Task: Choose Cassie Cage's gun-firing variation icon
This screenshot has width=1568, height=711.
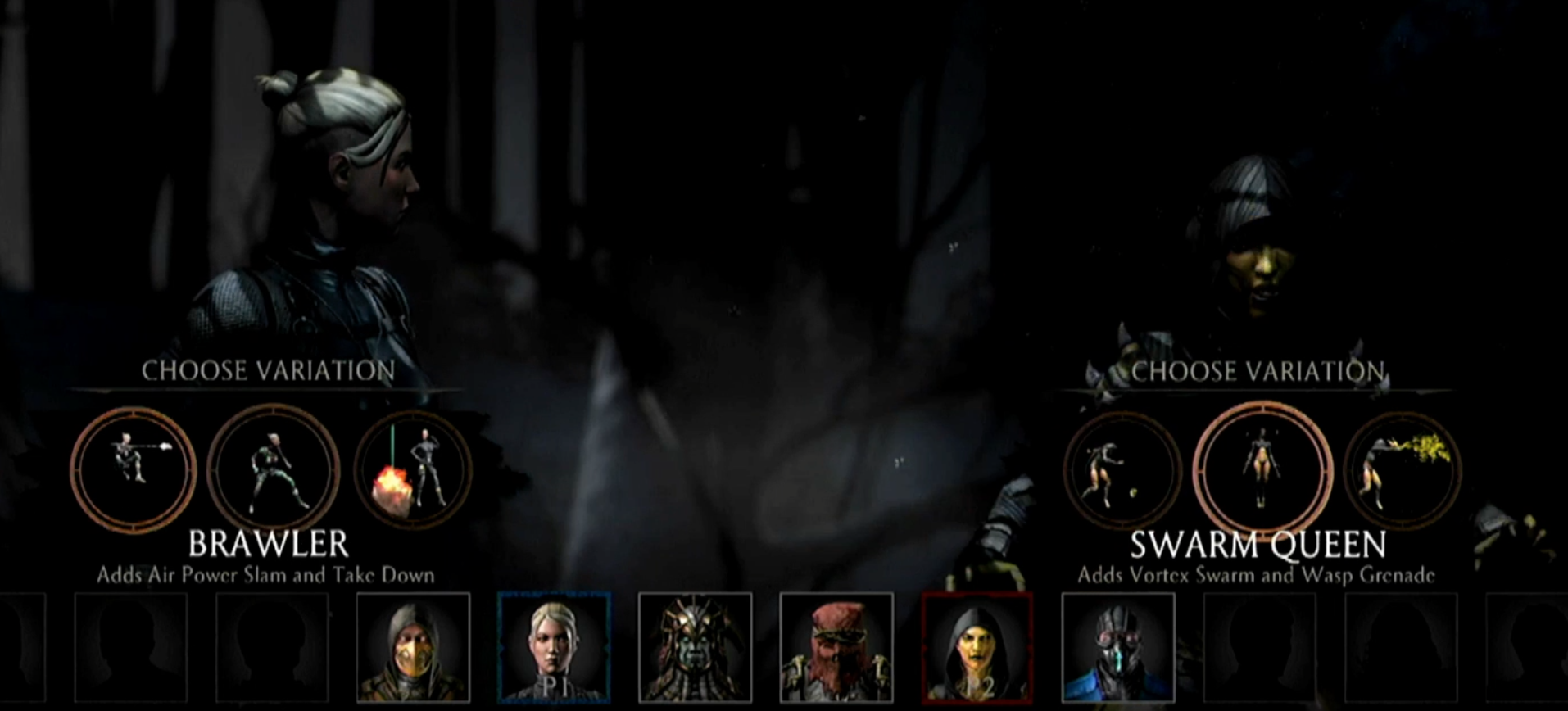Action: [133, 469]
